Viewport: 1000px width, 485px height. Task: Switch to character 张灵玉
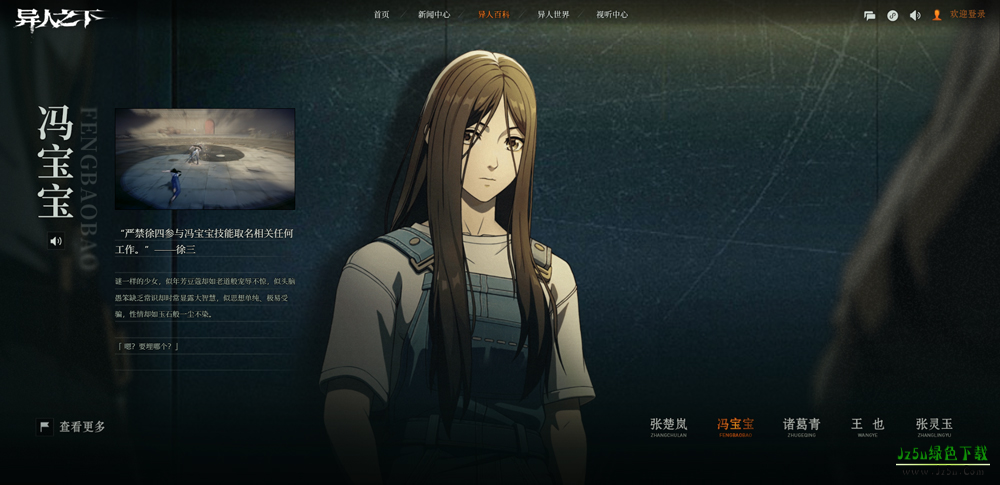(934, 426)
